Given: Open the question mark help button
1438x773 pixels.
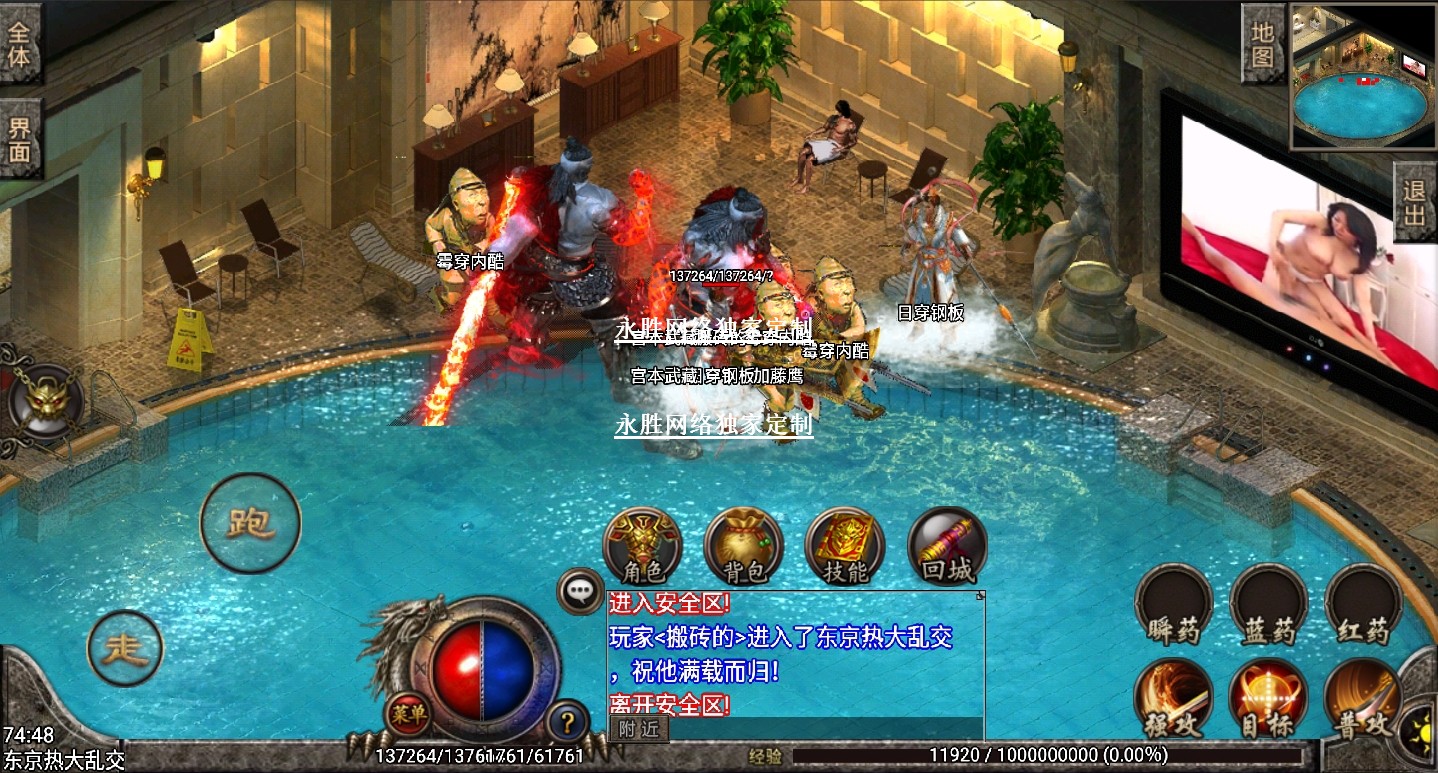Looking at the screenshot, I should [568, 719].
